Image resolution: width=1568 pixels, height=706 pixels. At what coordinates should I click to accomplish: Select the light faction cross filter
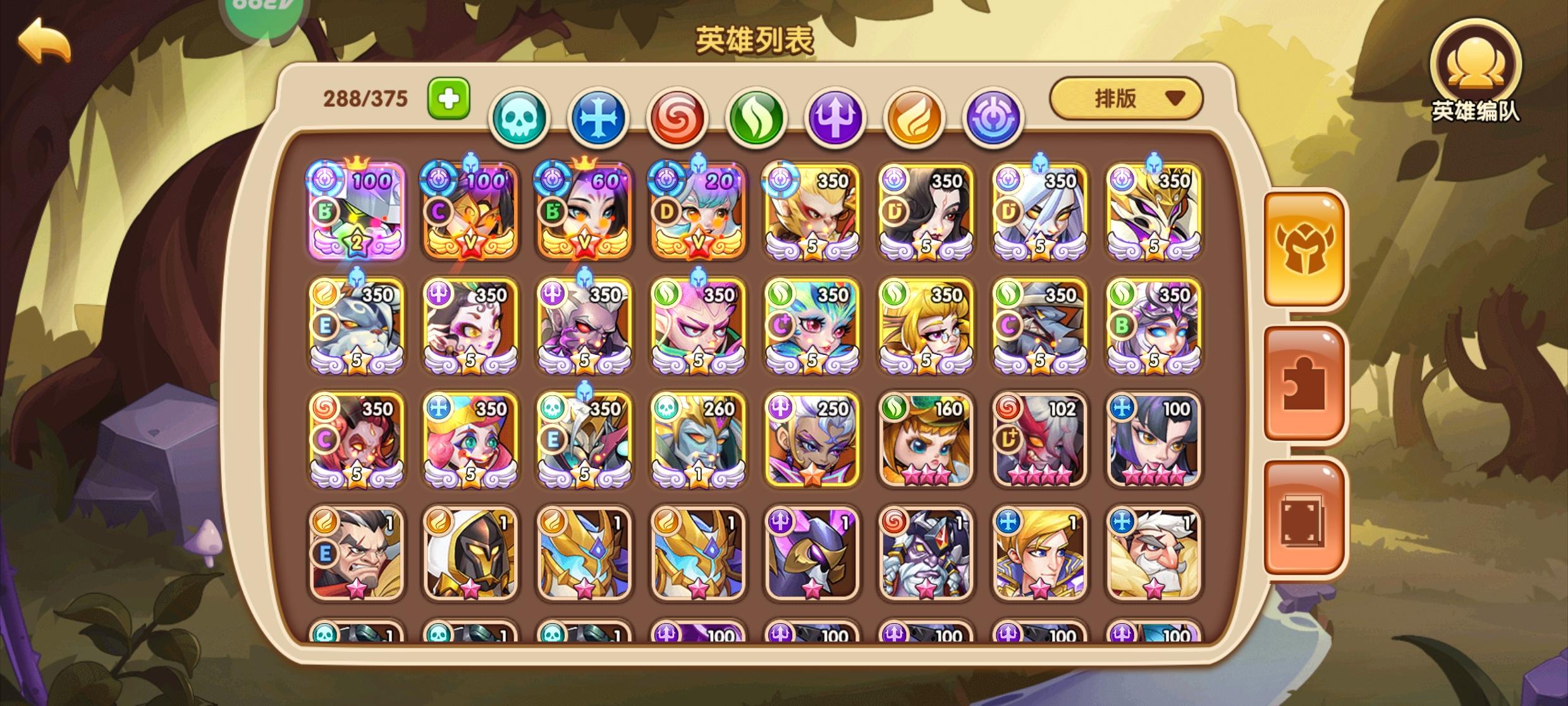click(598, 118)
